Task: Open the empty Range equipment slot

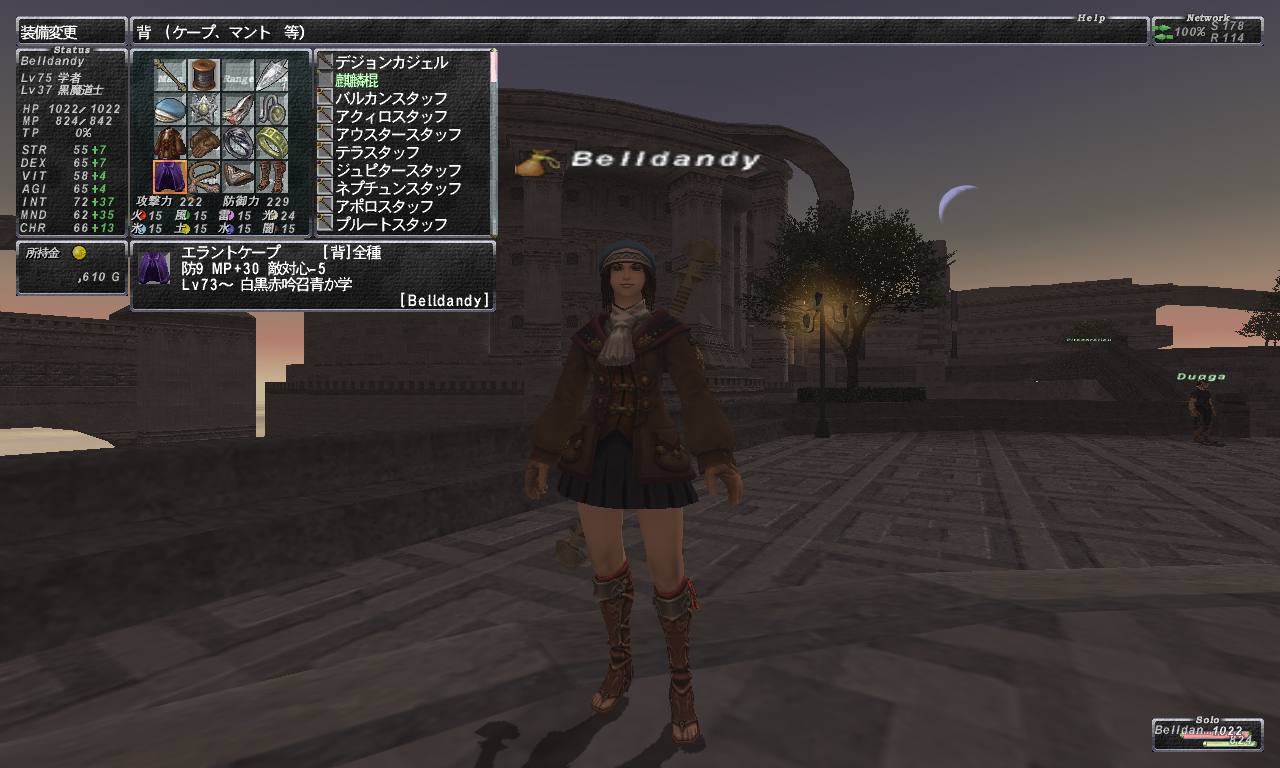Action: [238, 74]
